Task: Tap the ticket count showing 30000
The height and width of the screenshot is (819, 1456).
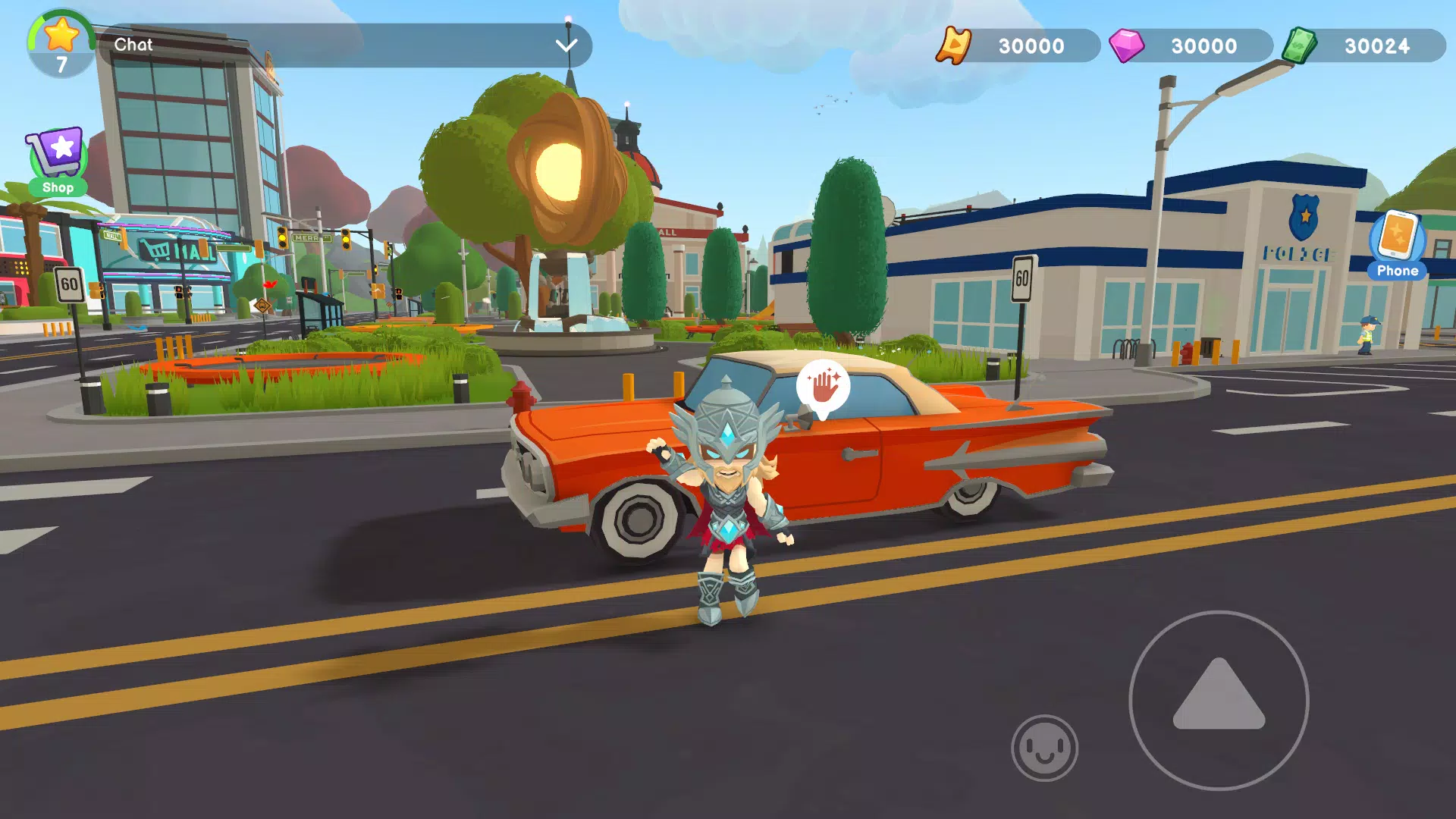Action: [x=1031, y=46]
